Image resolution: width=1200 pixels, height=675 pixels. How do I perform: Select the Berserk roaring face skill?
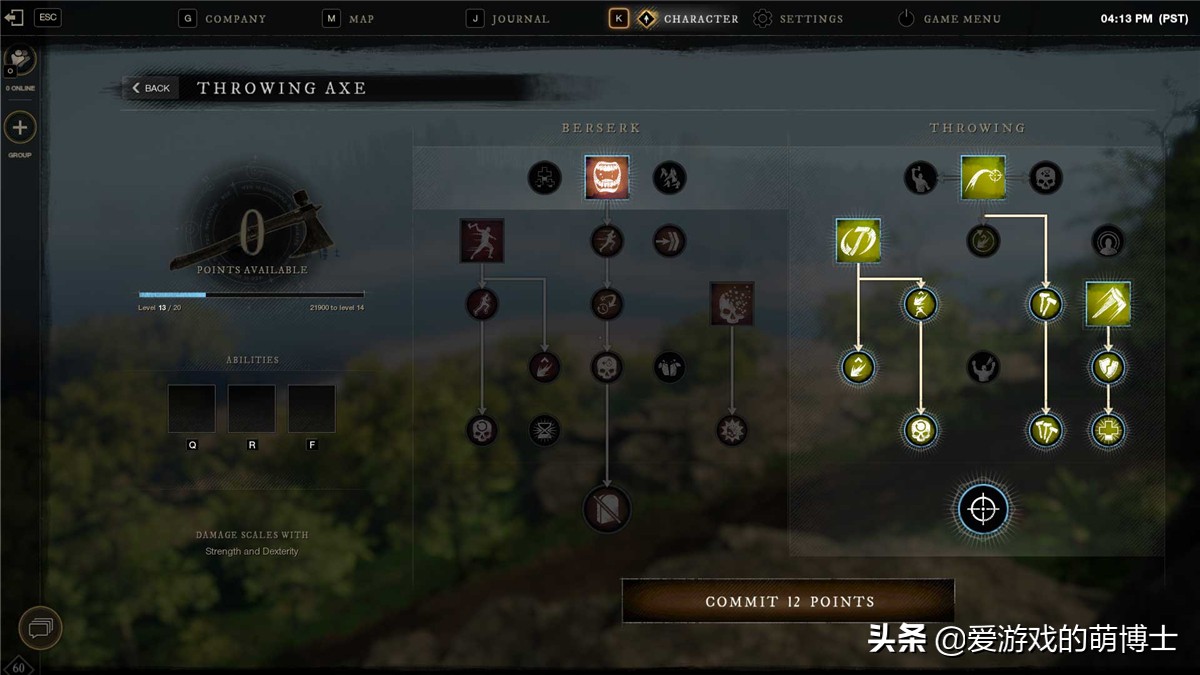pyautogui.click(x=607, y=178)
